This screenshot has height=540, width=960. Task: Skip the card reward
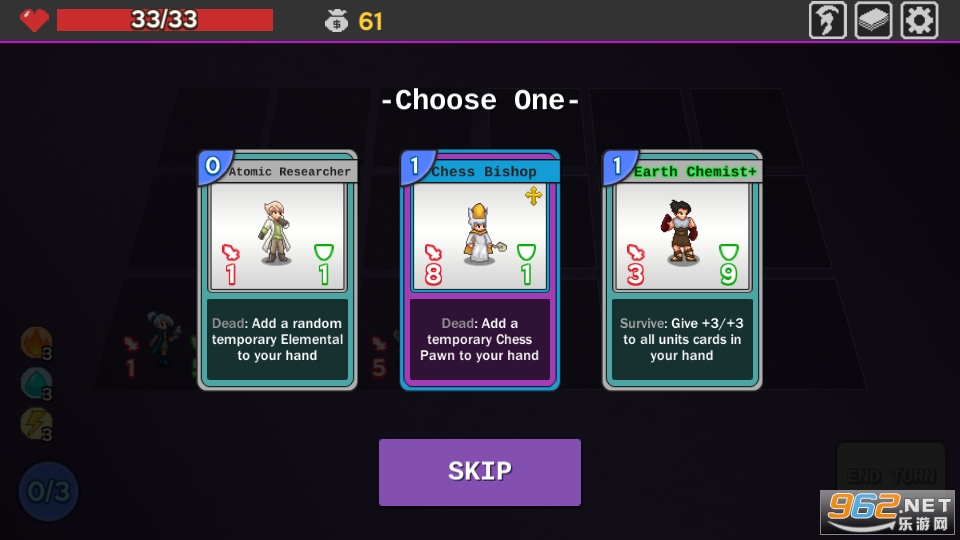click(x=480, y=472)
